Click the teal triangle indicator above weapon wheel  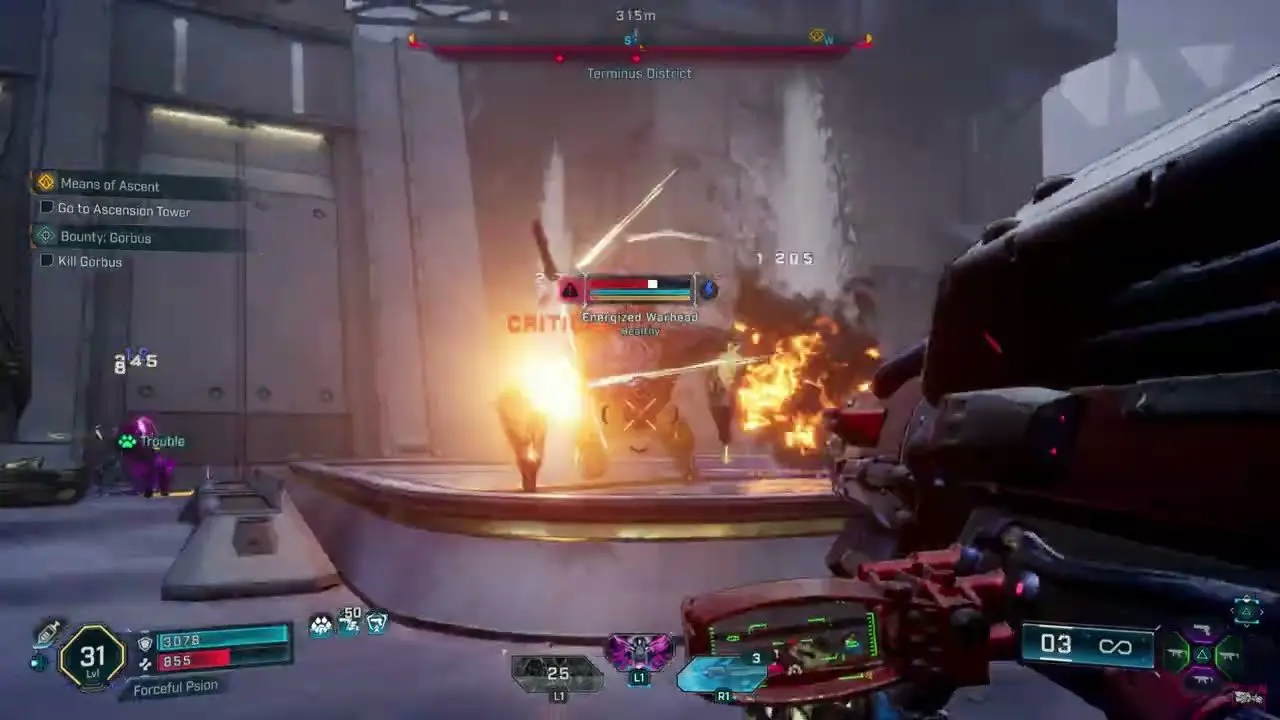pos(1246,609)
